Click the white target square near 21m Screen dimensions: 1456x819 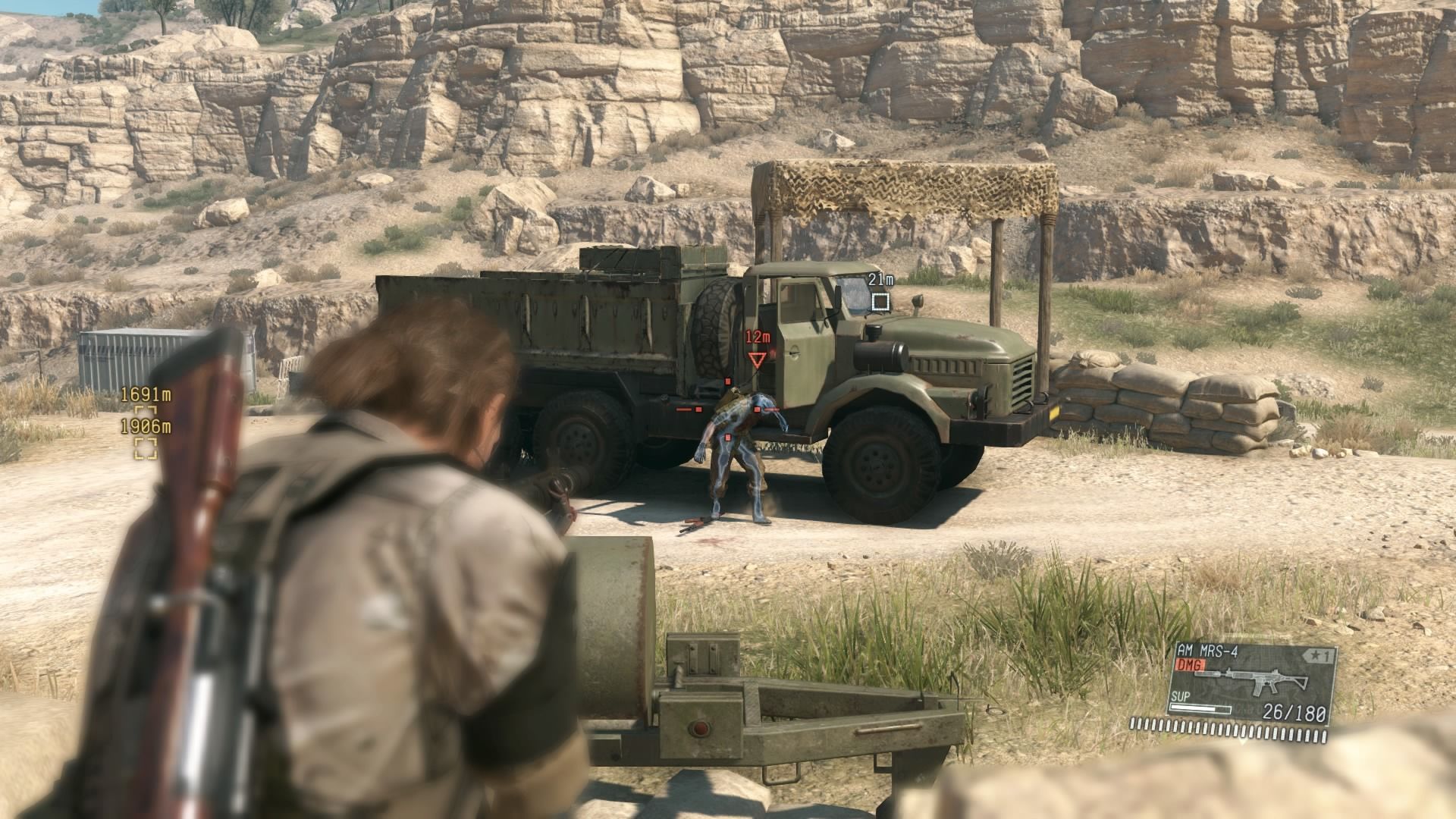[880, 300]
